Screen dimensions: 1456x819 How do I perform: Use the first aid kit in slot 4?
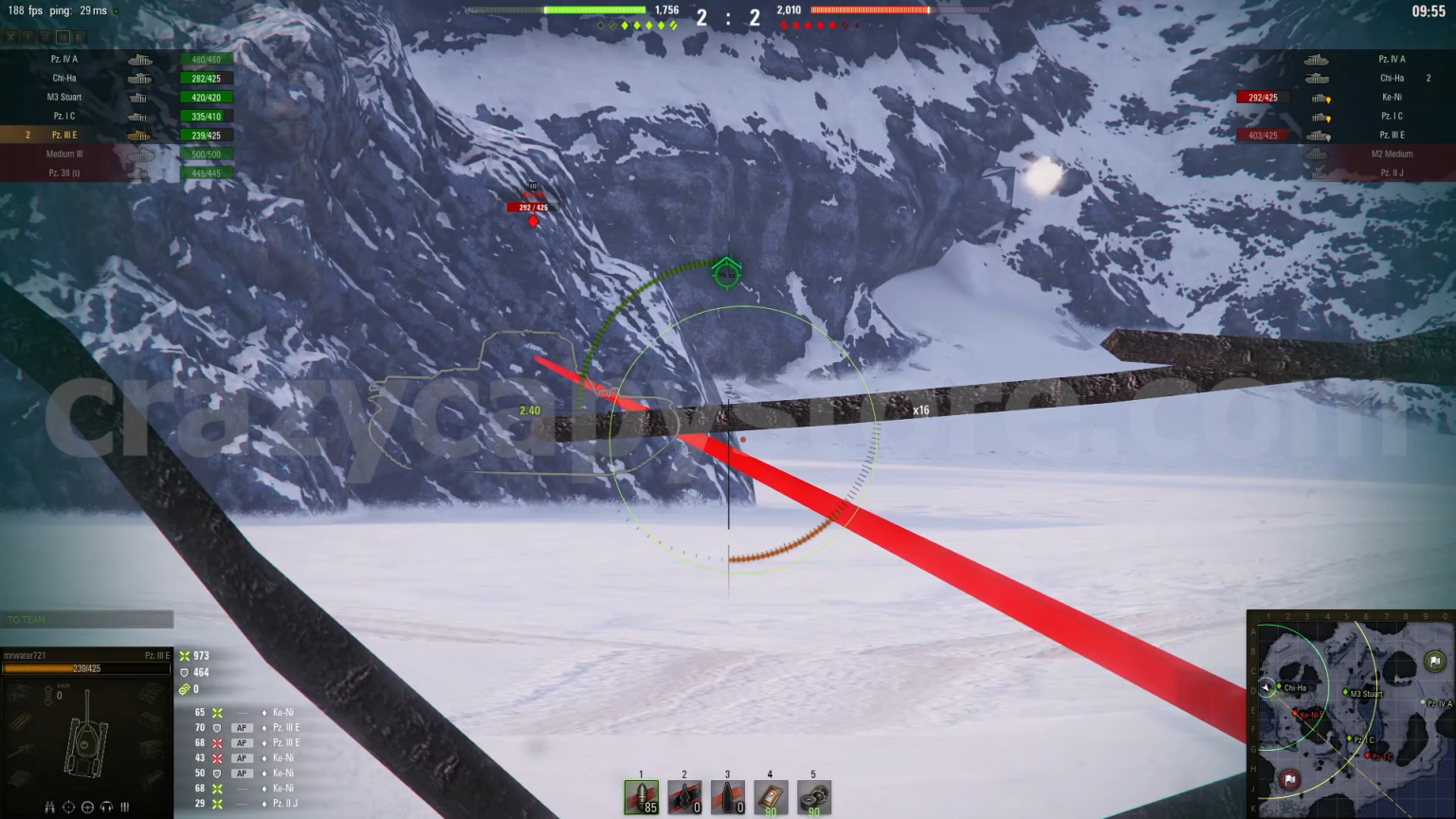[770, 797]
